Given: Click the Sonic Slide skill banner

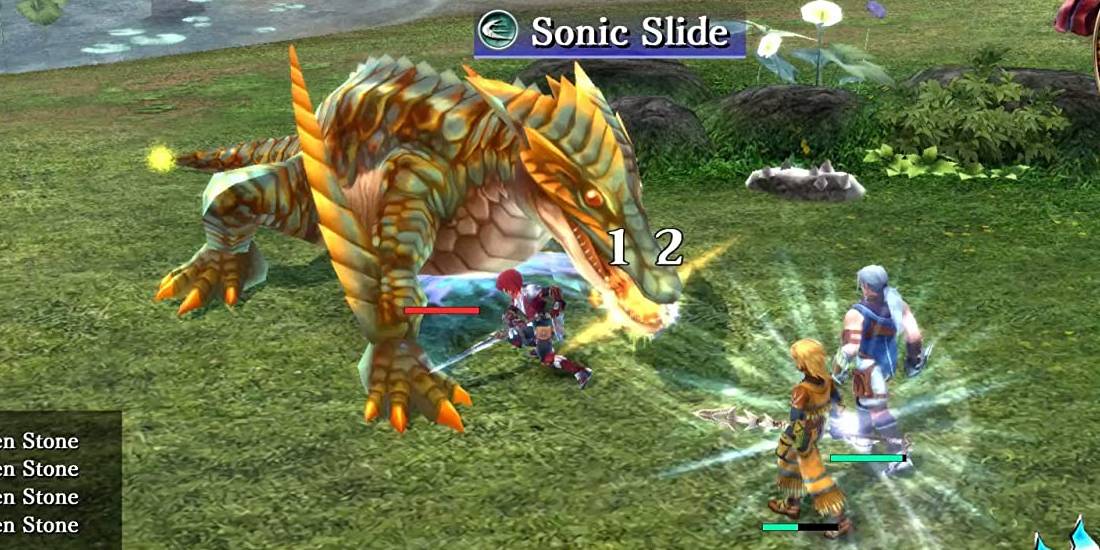Looking at the screenshot, I should (628, 33).
